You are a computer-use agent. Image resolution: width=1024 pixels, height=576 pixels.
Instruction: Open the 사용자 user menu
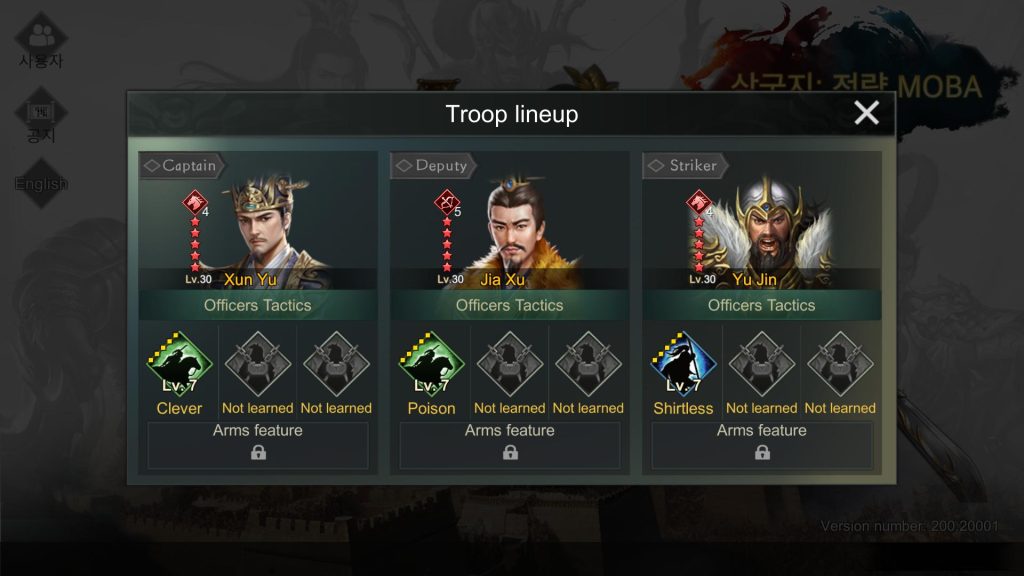pos(41,42)
